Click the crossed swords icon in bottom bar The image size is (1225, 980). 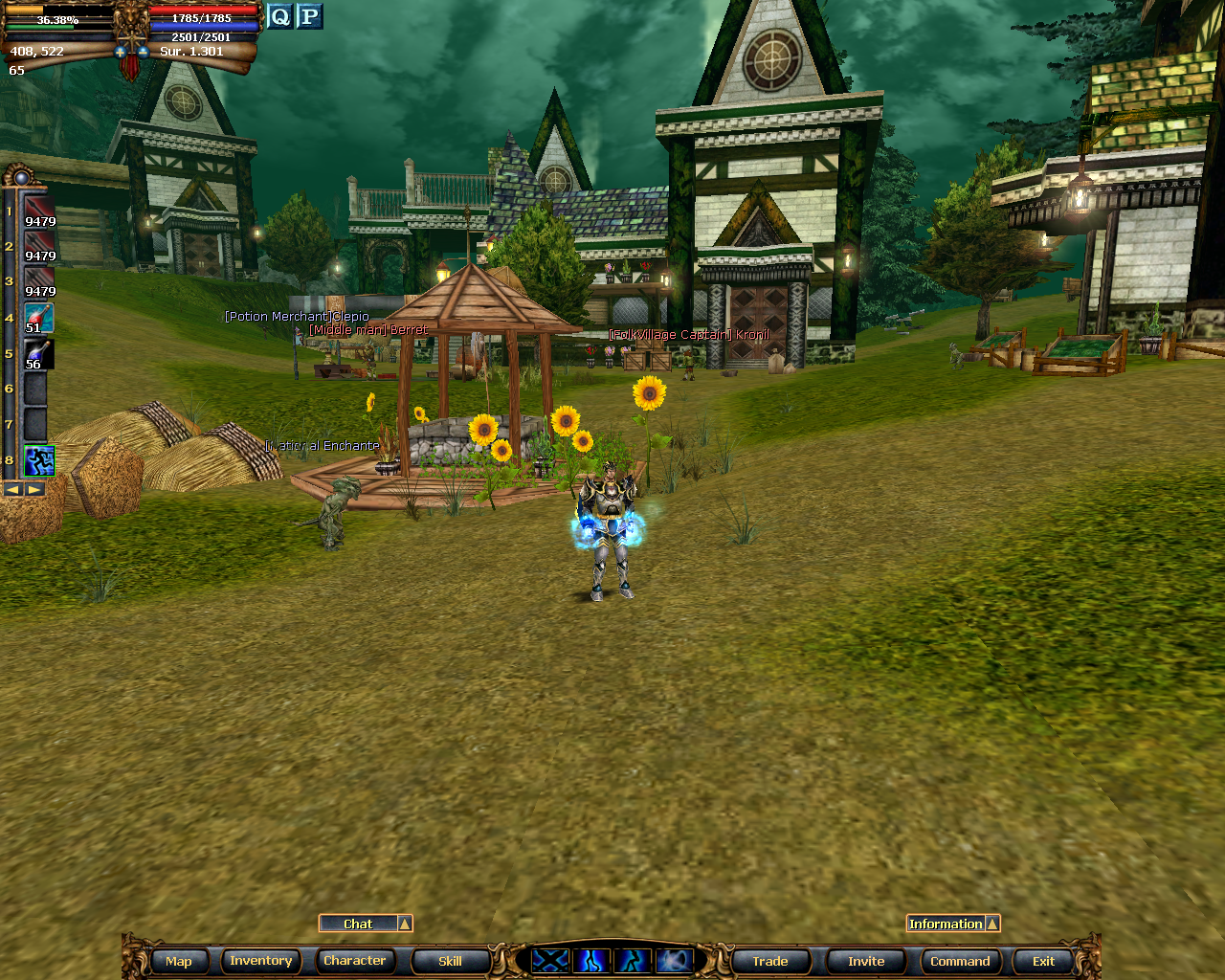pyautogui.click(x=550, y=960)
